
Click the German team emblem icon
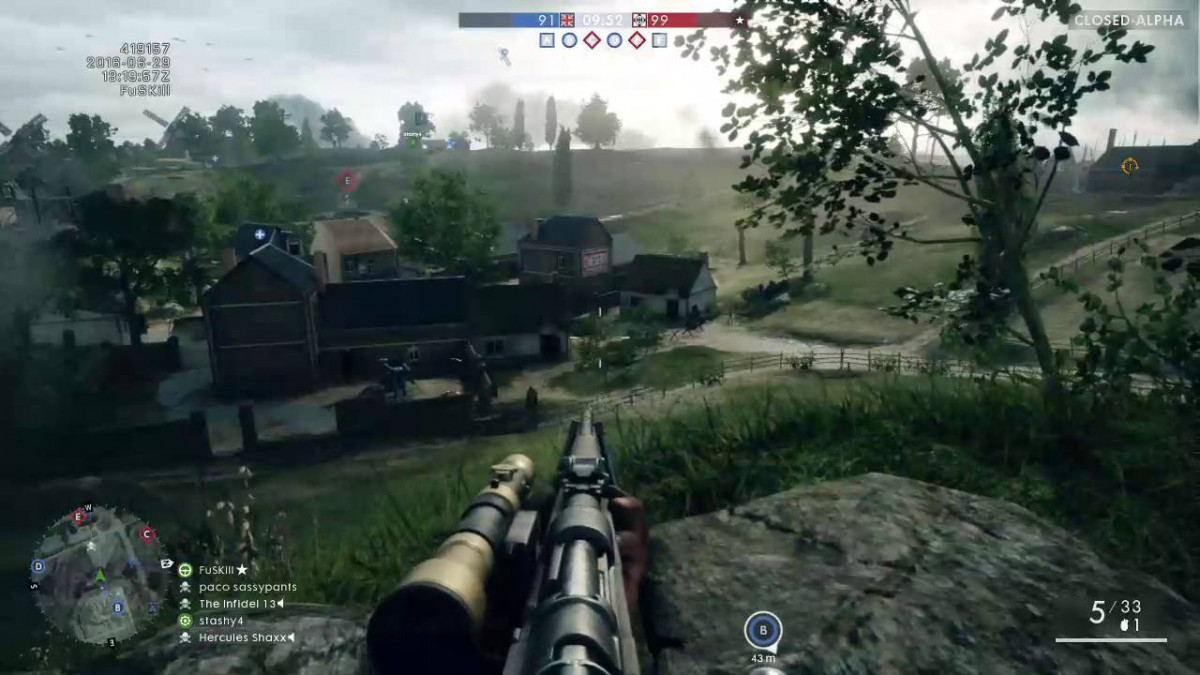tap(639, 19)
